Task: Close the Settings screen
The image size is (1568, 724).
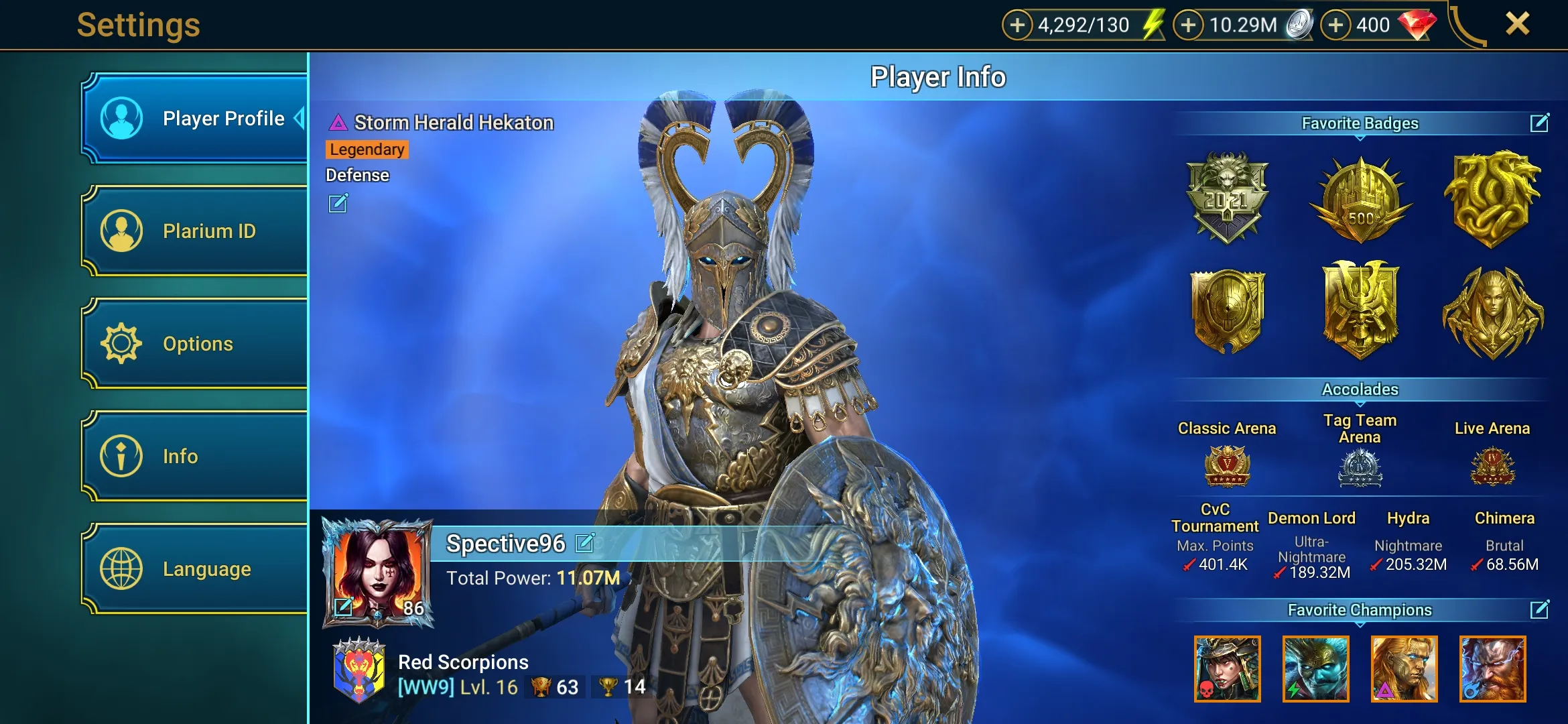Action: click(1517, 24)
